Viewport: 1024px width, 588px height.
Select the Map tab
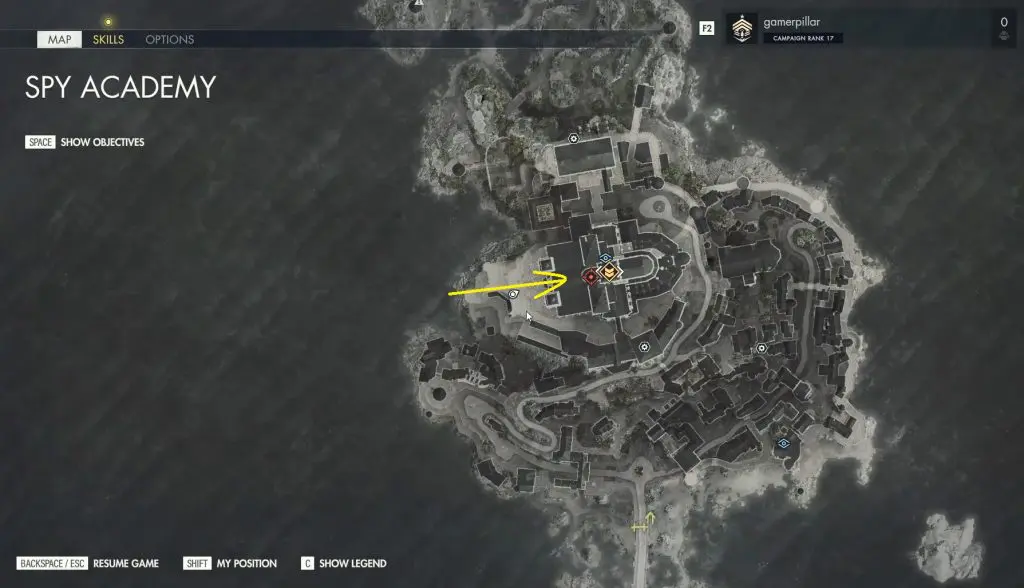[x=59, y=40]
